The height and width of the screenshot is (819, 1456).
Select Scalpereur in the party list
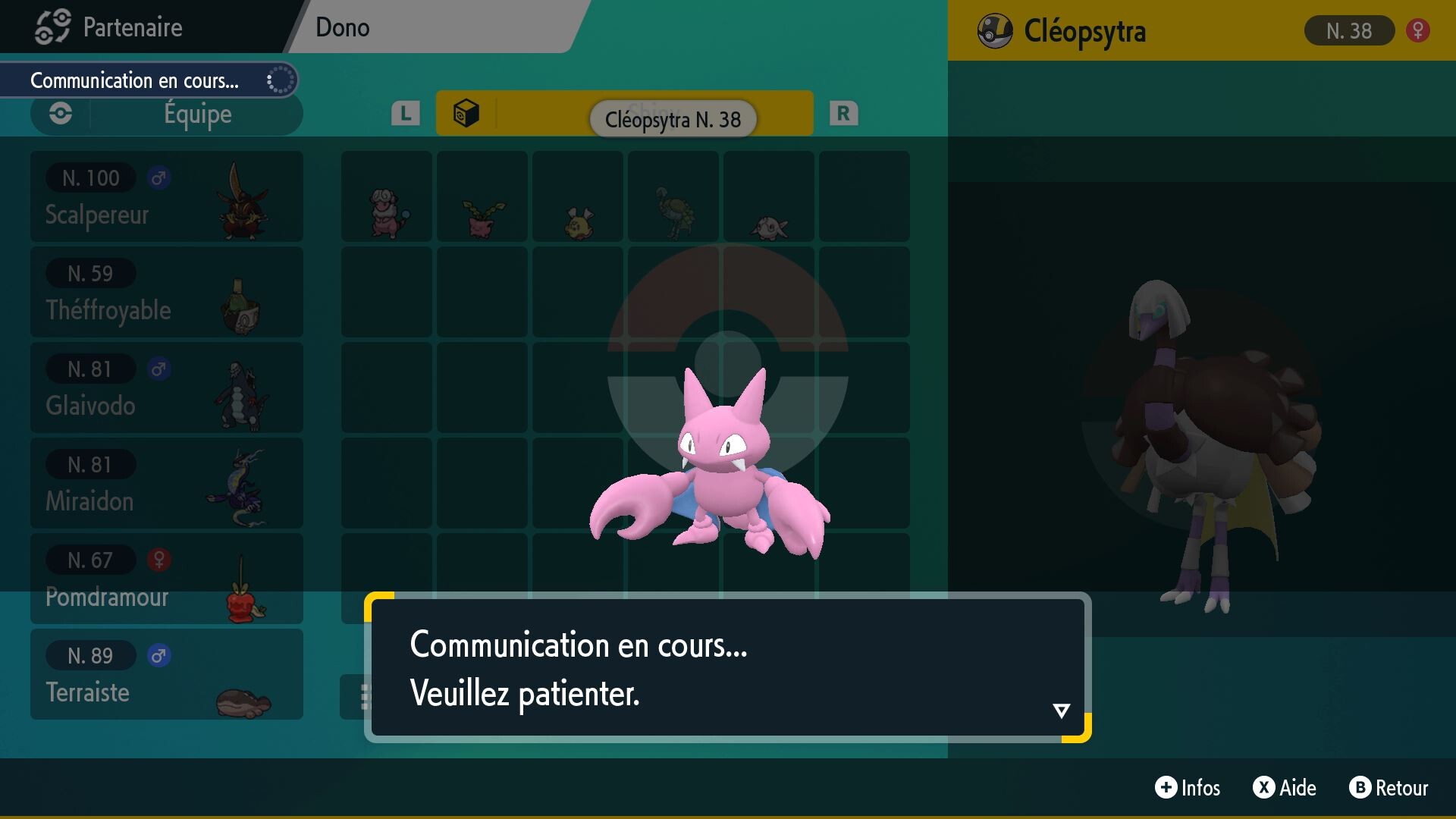point(167,196)
